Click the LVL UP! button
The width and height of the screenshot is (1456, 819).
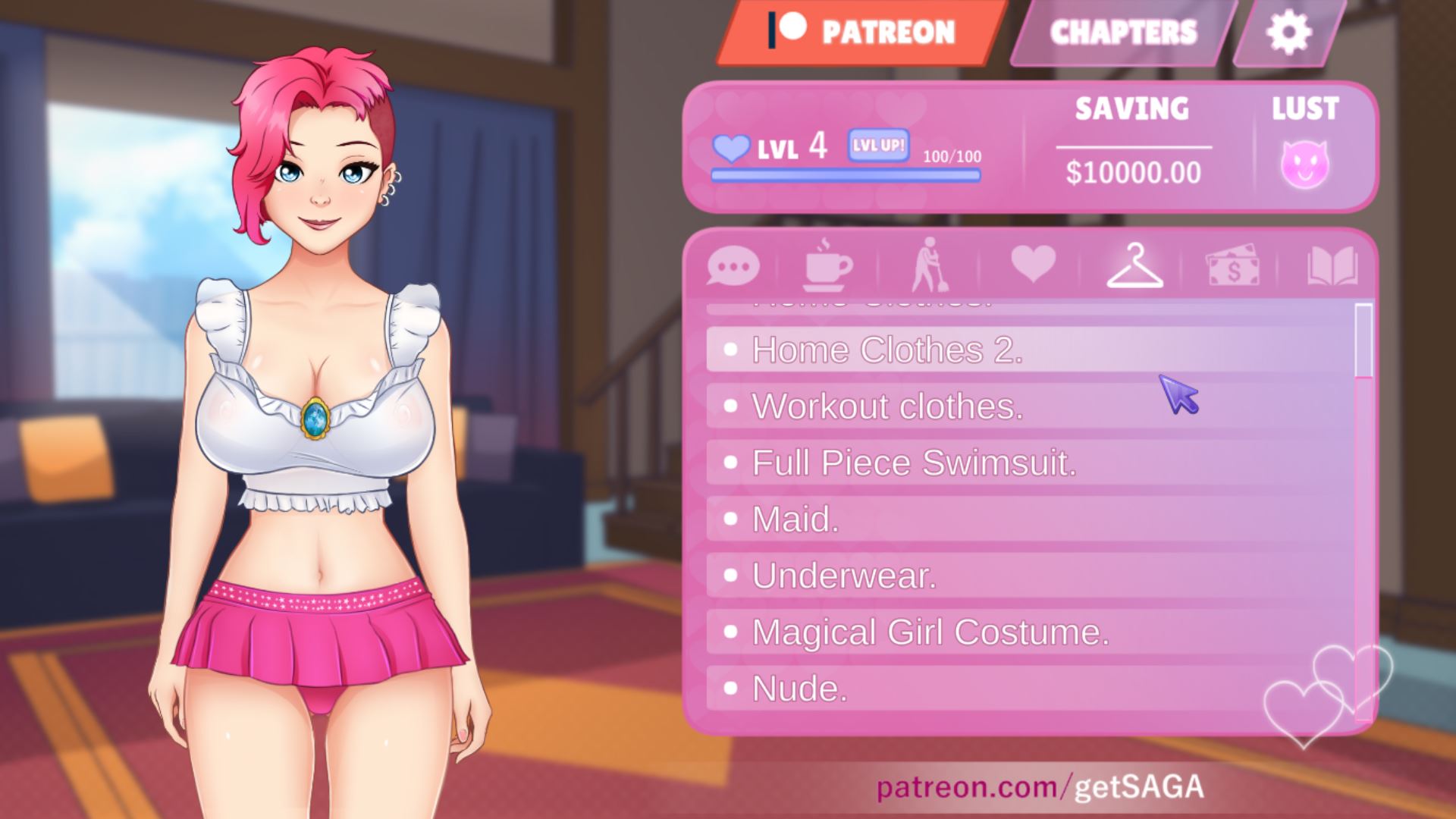point(879,145)
